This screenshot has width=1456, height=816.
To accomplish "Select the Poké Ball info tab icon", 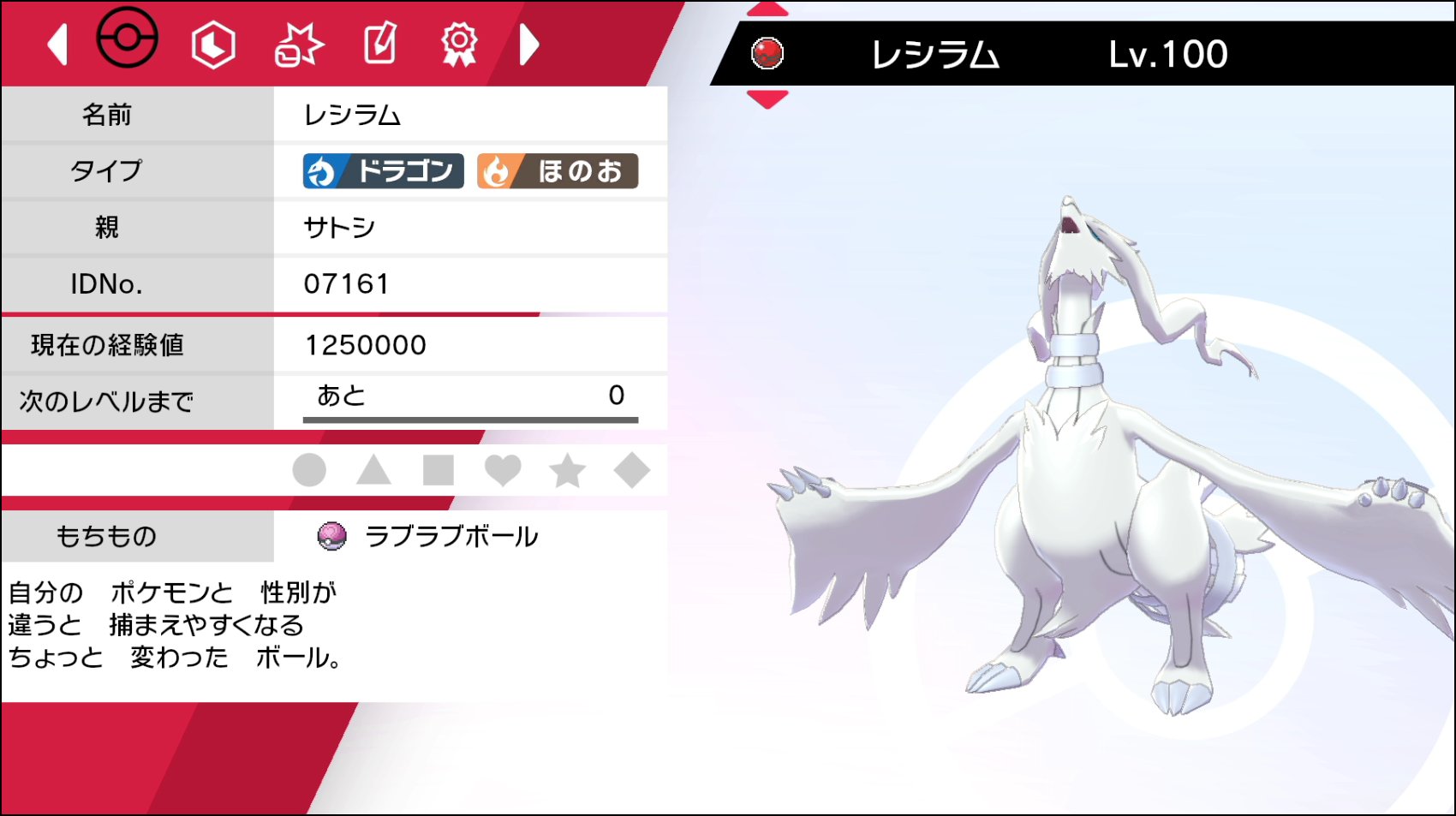I will [126, 41].
